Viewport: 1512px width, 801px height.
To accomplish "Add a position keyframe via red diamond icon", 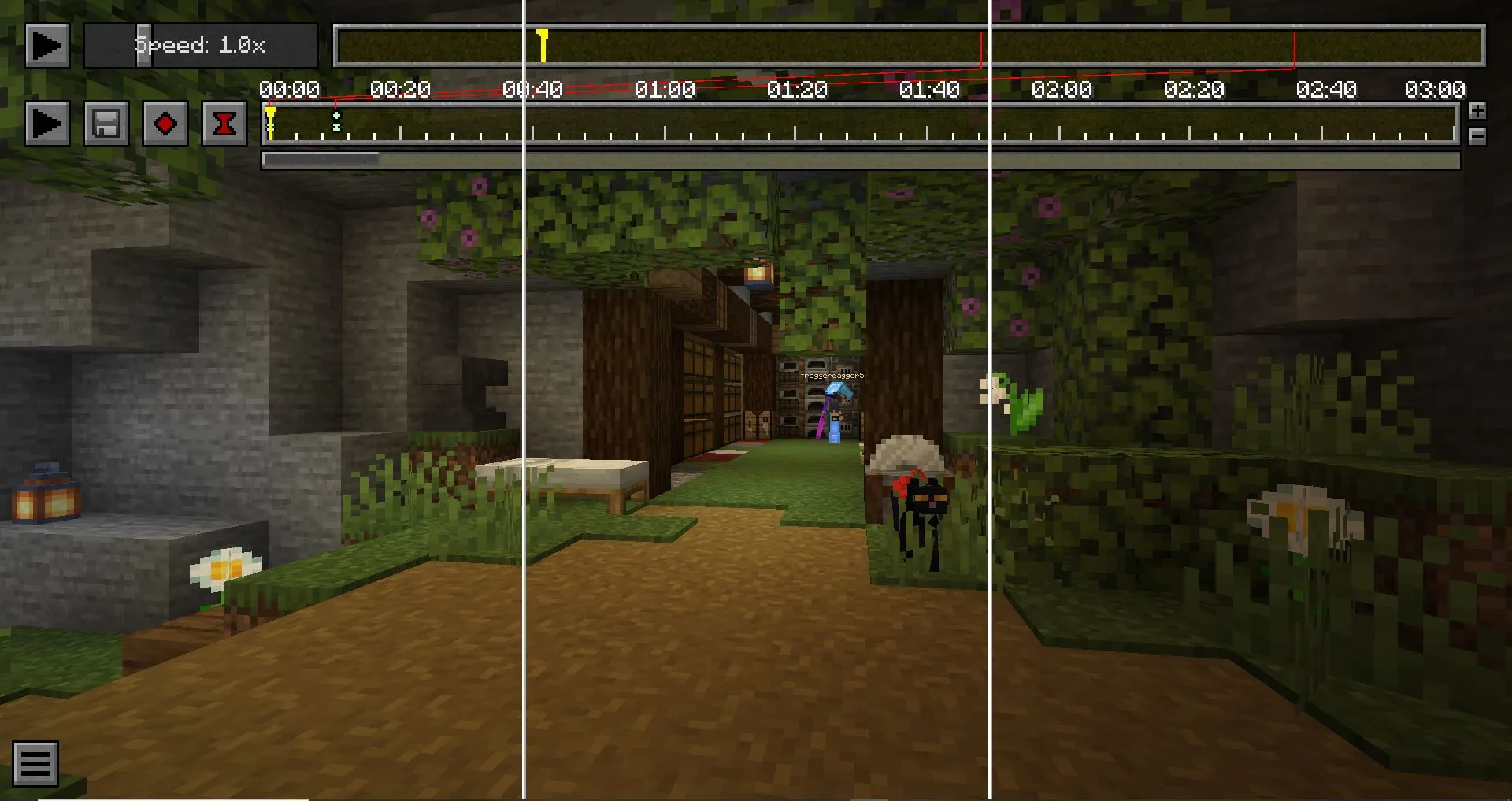I will [165, 123].
